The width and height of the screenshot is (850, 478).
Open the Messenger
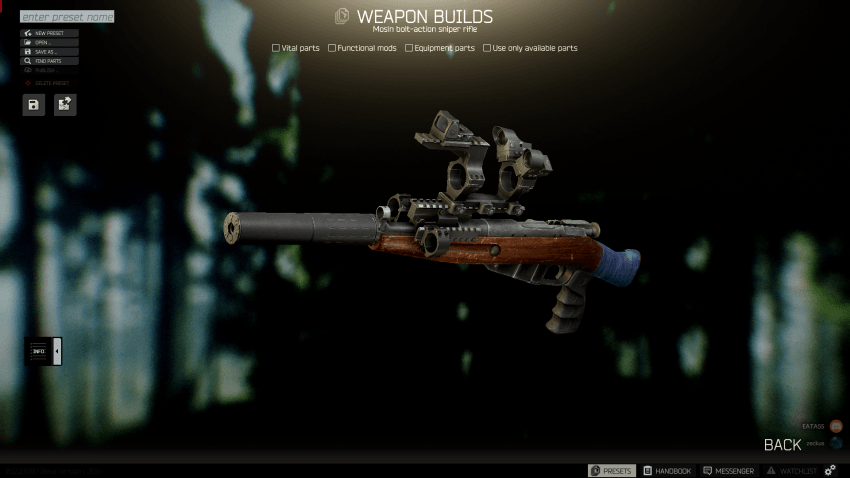(x=728, y=470)
